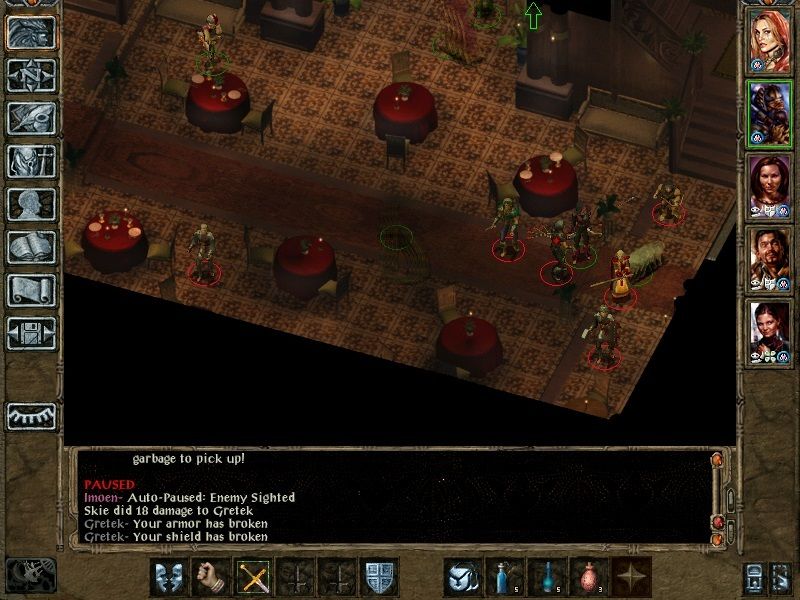Open game options with the floppy-disk button
Viewport: 800px width, 600px height.
pos(31,332)
